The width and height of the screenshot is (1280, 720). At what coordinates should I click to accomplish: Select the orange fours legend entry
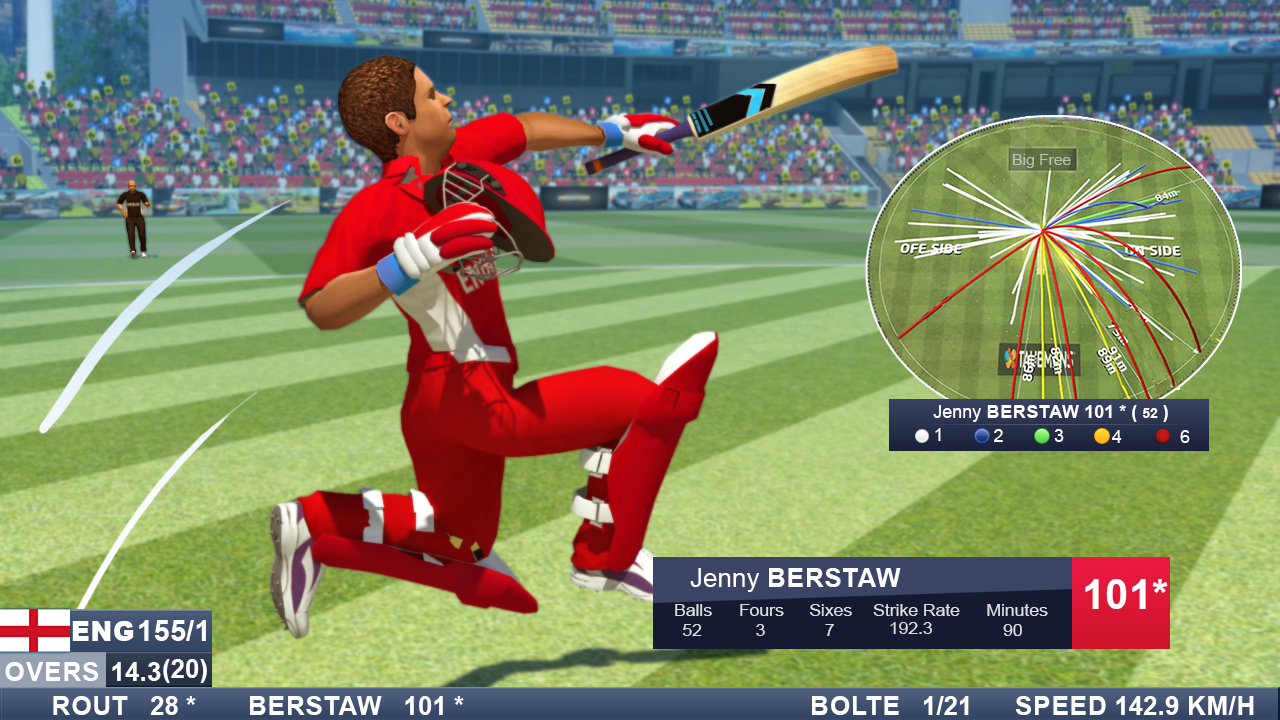[x=1110, y=436]
